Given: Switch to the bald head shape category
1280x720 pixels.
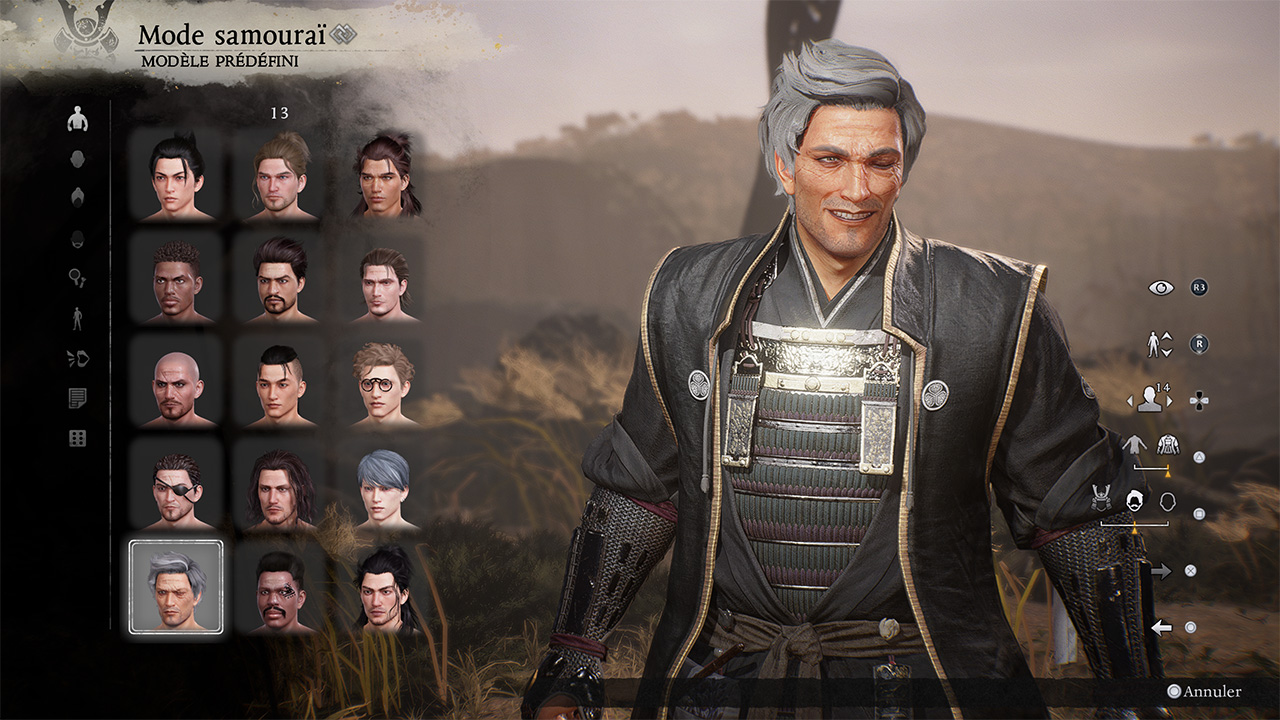Looking at the screenshot, I should pos(77,159).
